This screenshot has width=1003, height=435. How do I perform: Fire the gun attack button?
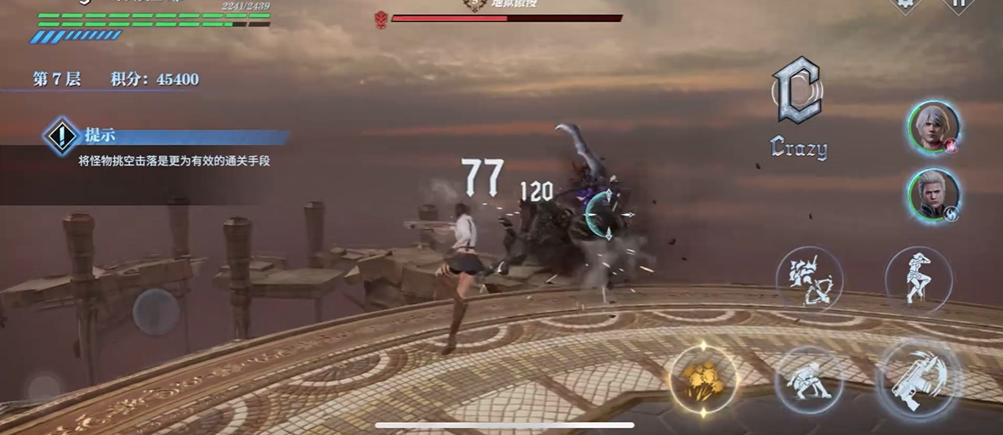coord(918,379)
